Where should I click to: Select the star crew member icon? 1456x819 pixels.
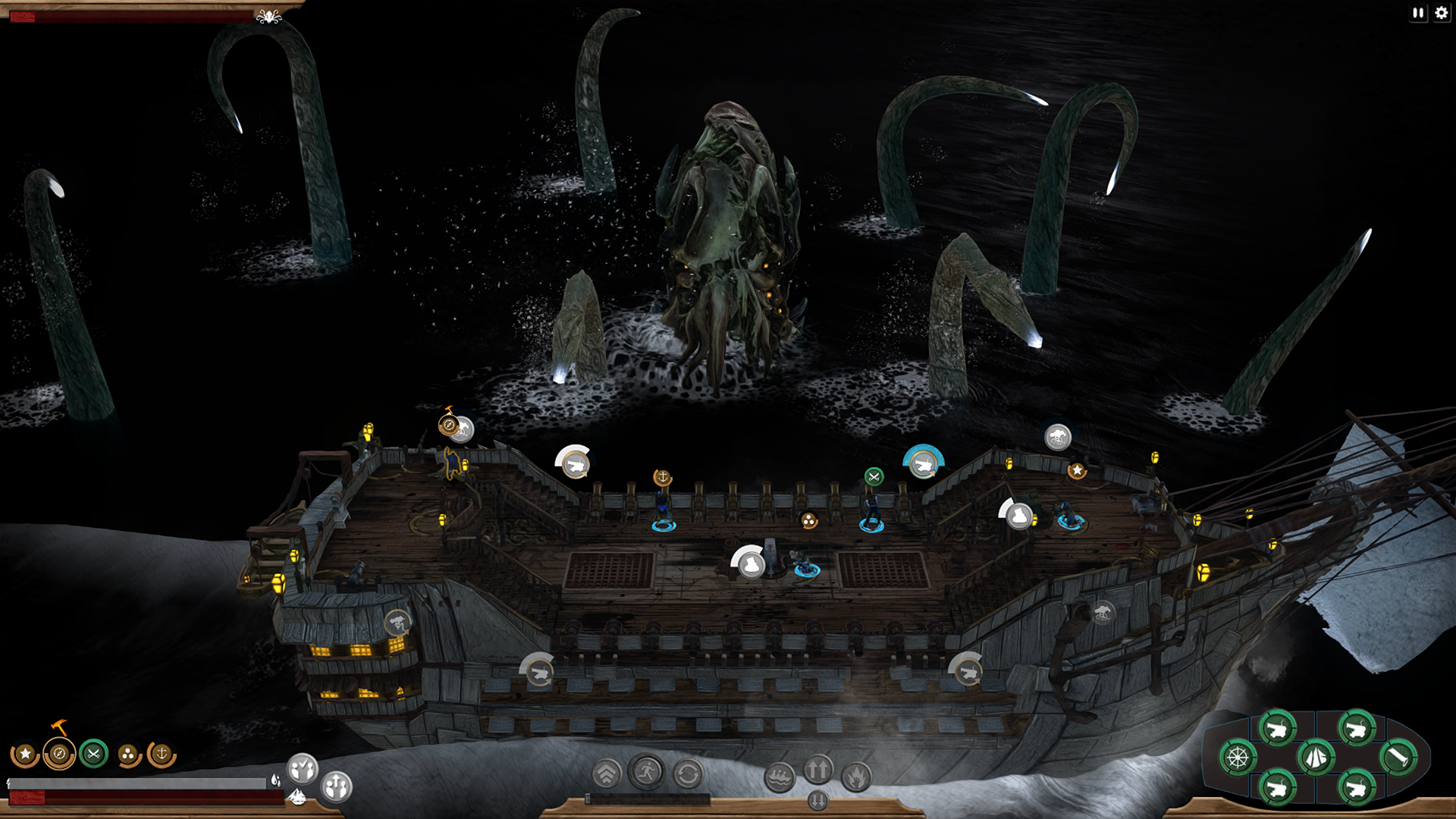(25, 755)
